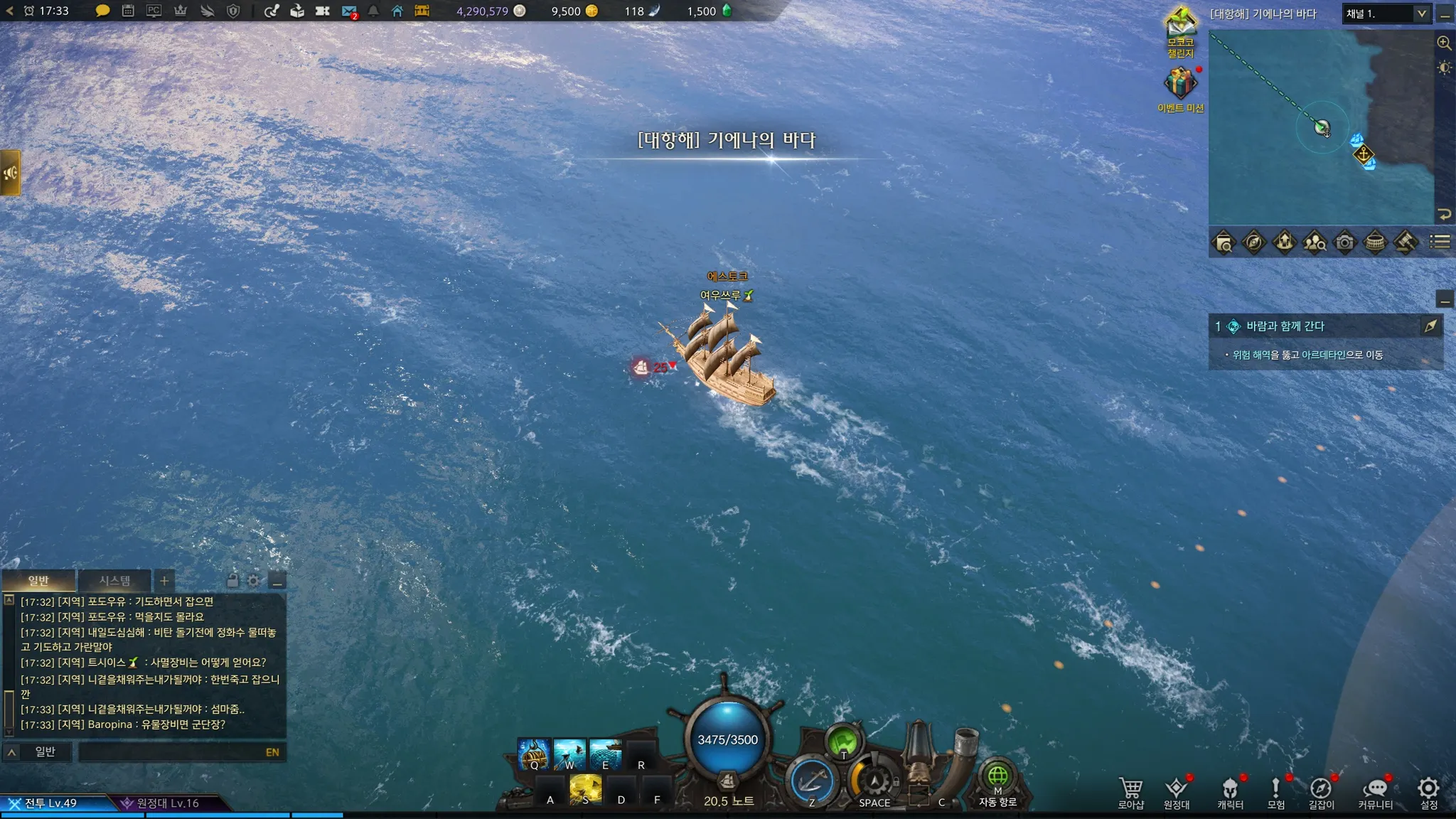
Task: Open the 길잡이 guide menu
Action: click(1321, 791)
